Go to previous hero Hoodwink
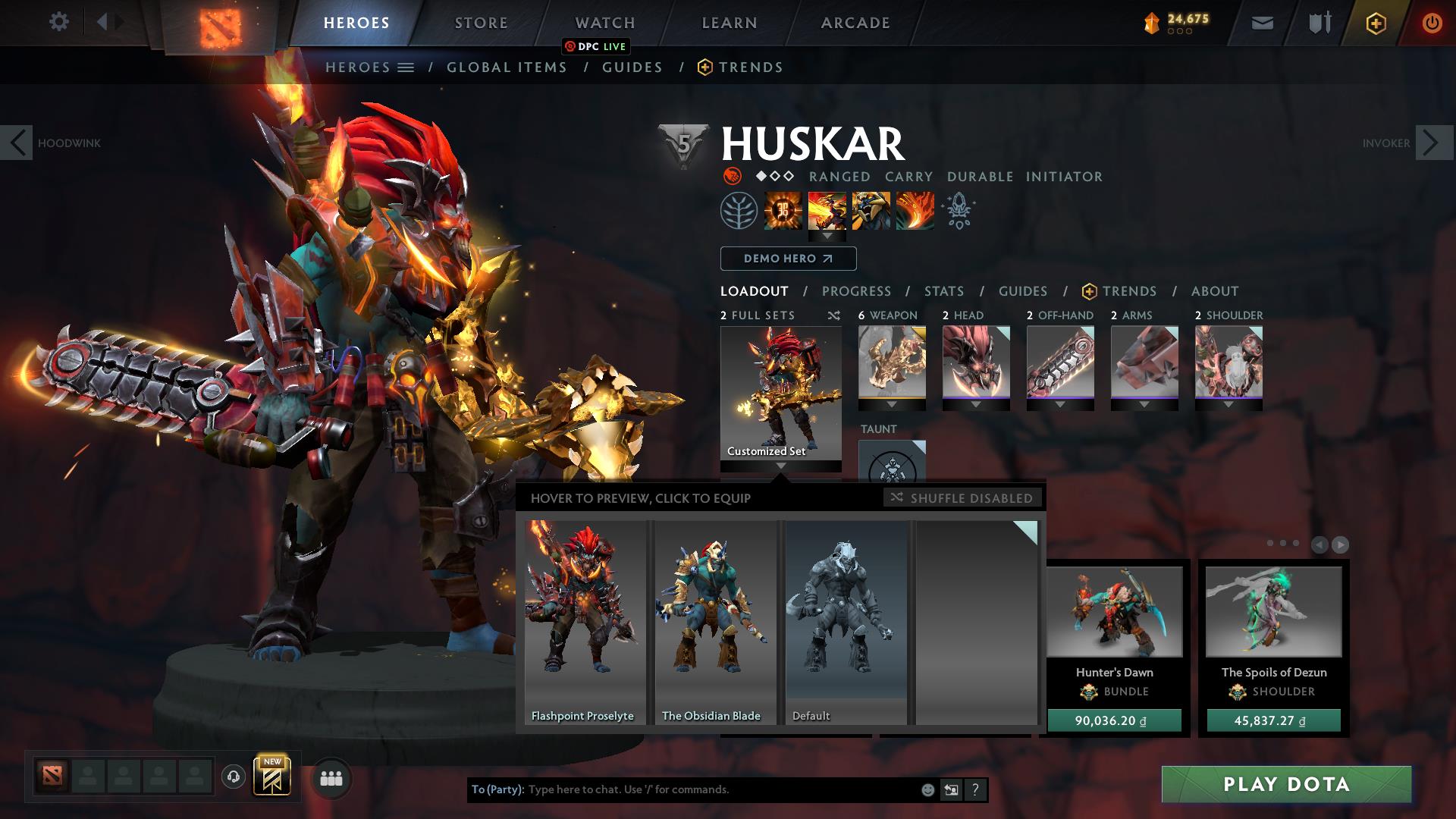Screen dimensions: 1456x819 [x=17, y=143]
